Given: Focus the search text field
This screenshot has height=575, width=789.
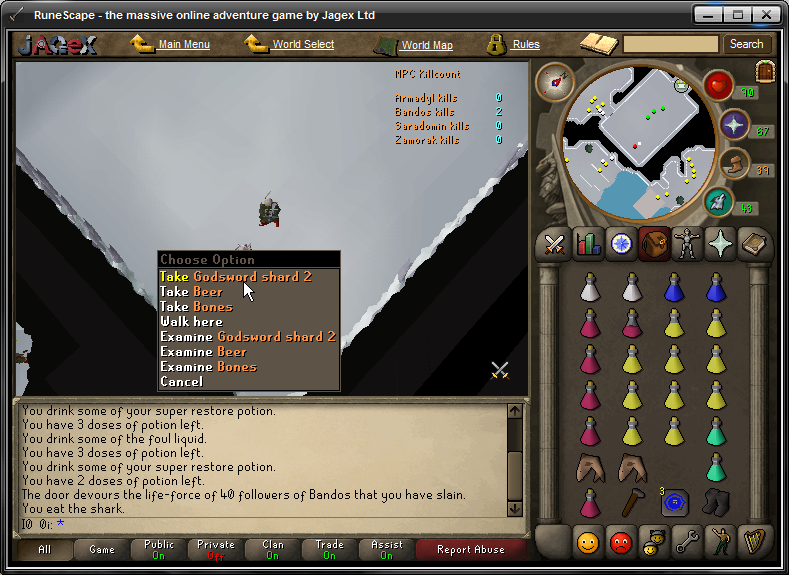Looking at the screenshot, I should (x=670, y=44).
